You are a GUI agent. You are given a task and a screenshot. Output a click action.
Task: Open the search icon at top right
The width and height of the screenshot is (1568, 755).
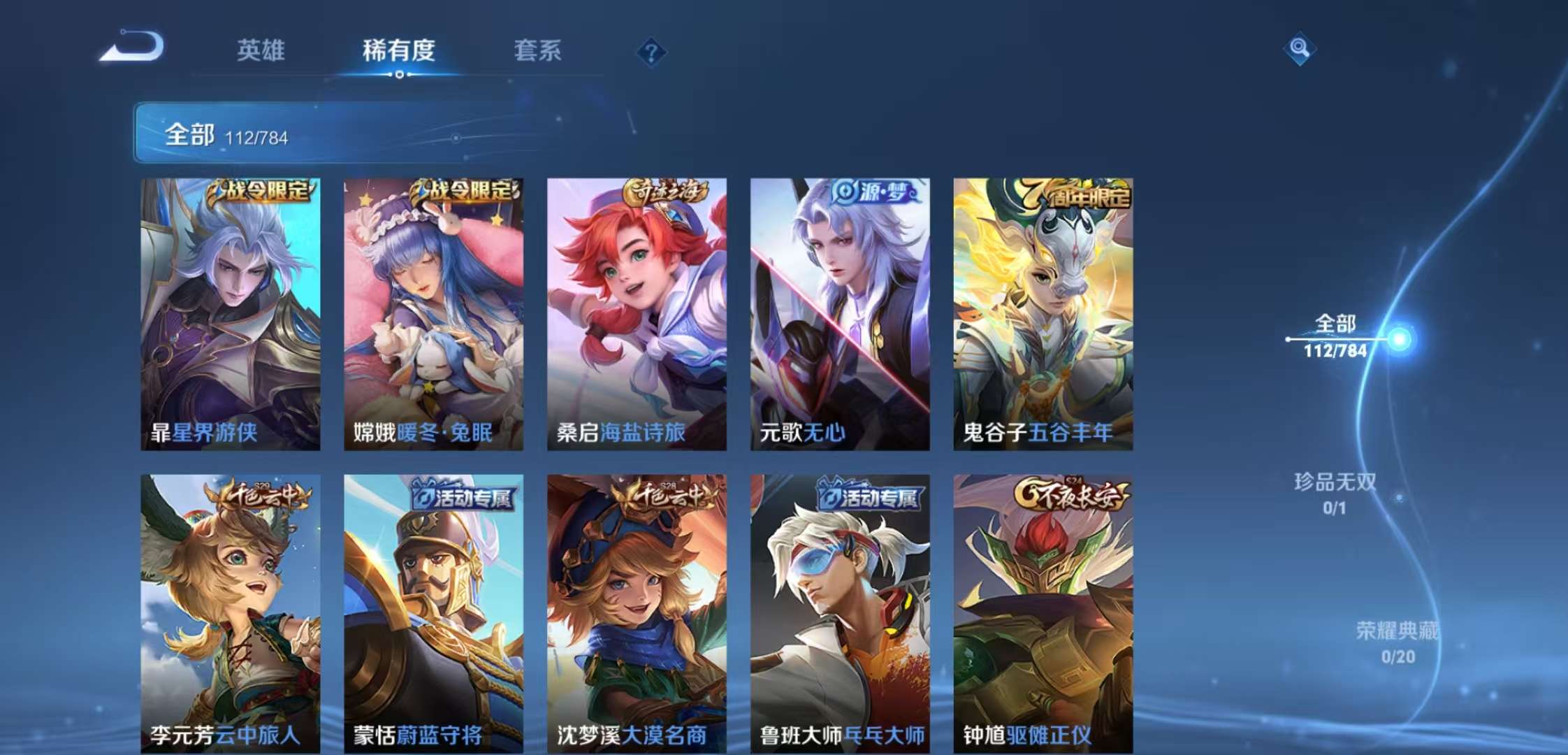(1298, 49)
